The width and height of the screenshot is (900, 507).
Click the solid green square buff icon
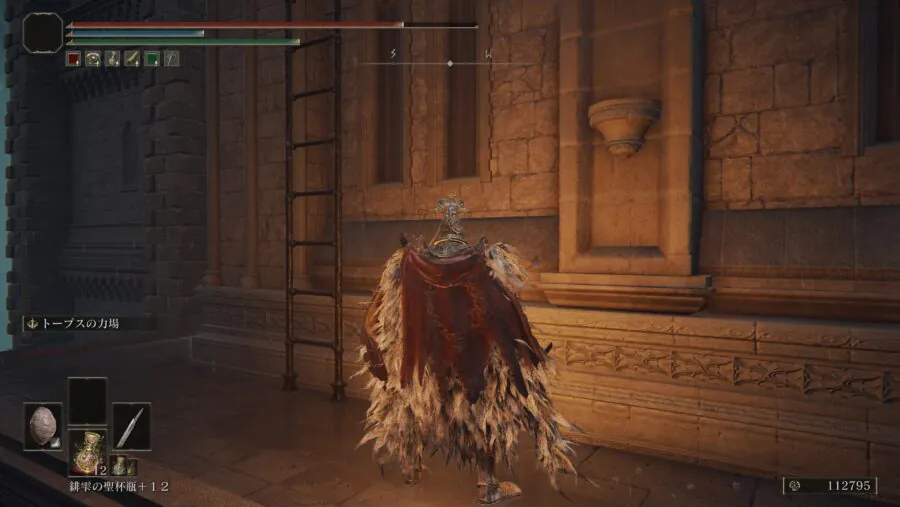(151, 59)
